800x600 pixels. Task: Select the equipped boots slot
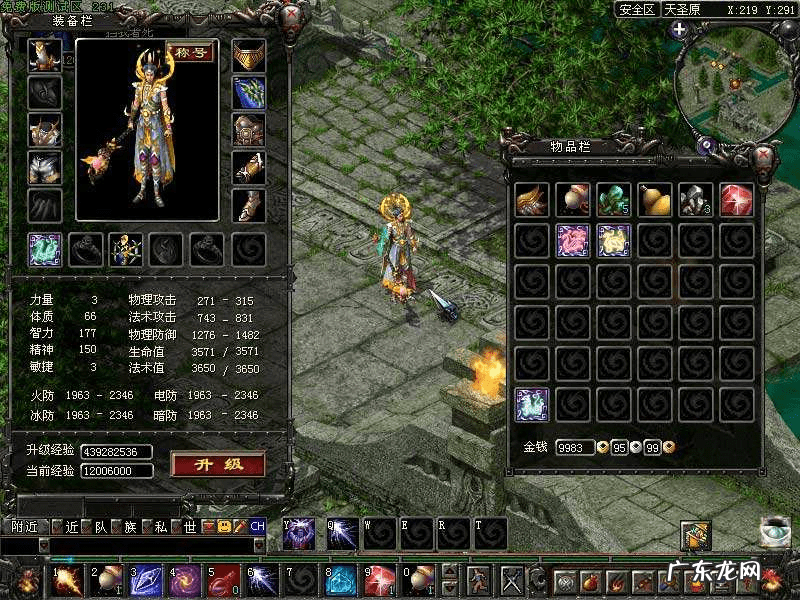[249, 205]
